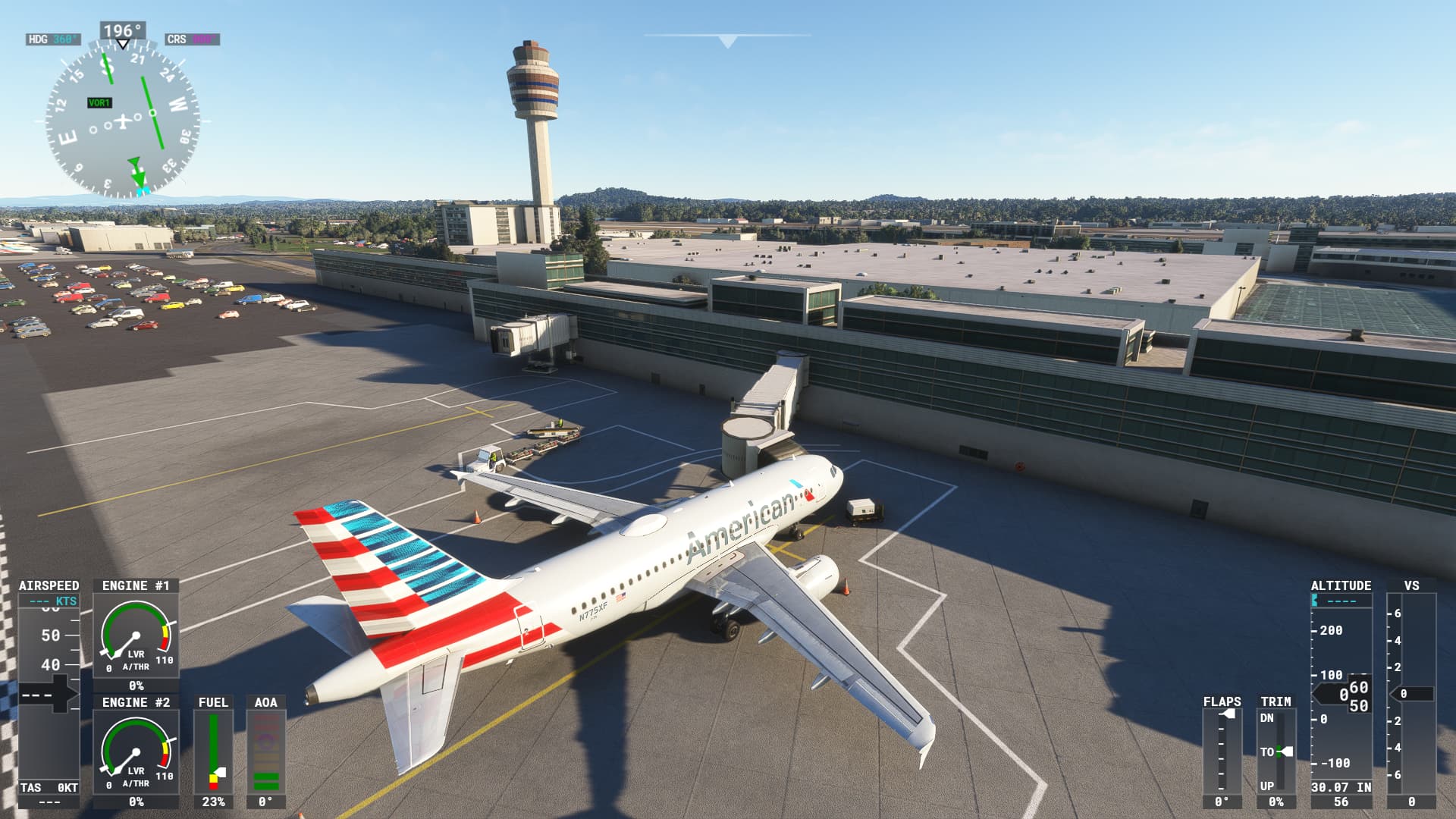Open the toolbar with the top arrow handle

coord(728,41)
